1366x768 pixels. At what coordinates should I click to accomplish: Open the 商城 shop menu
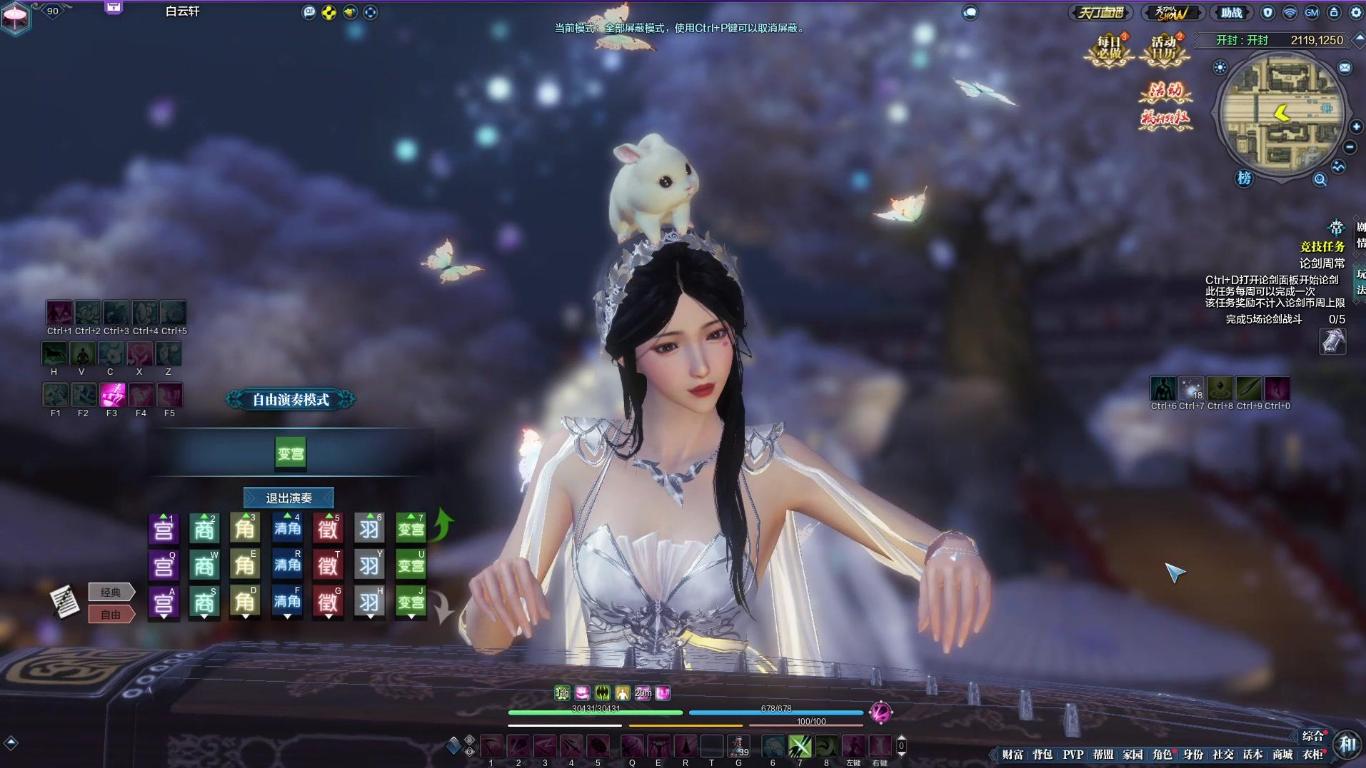point(1282,755)
